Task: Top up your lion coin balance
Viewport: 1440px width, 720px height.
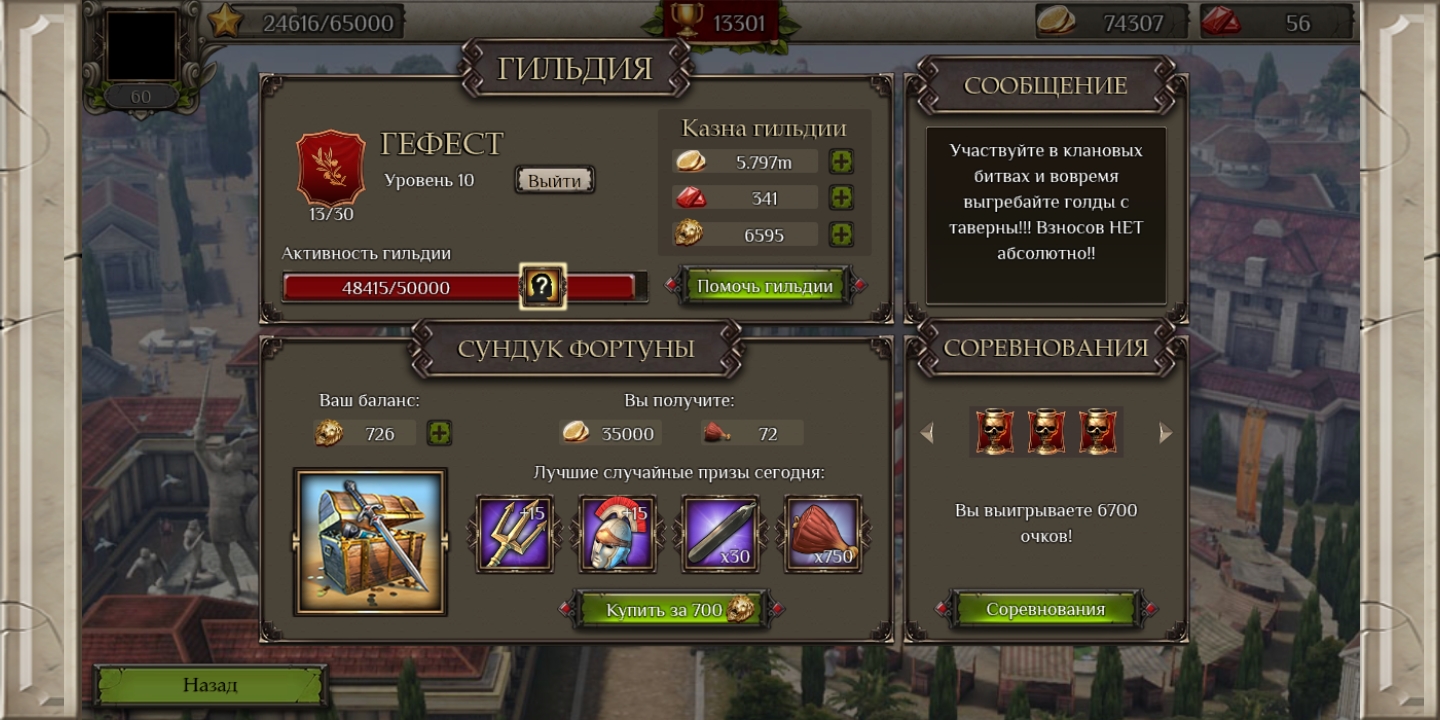Action: click(x=439, y=433)
